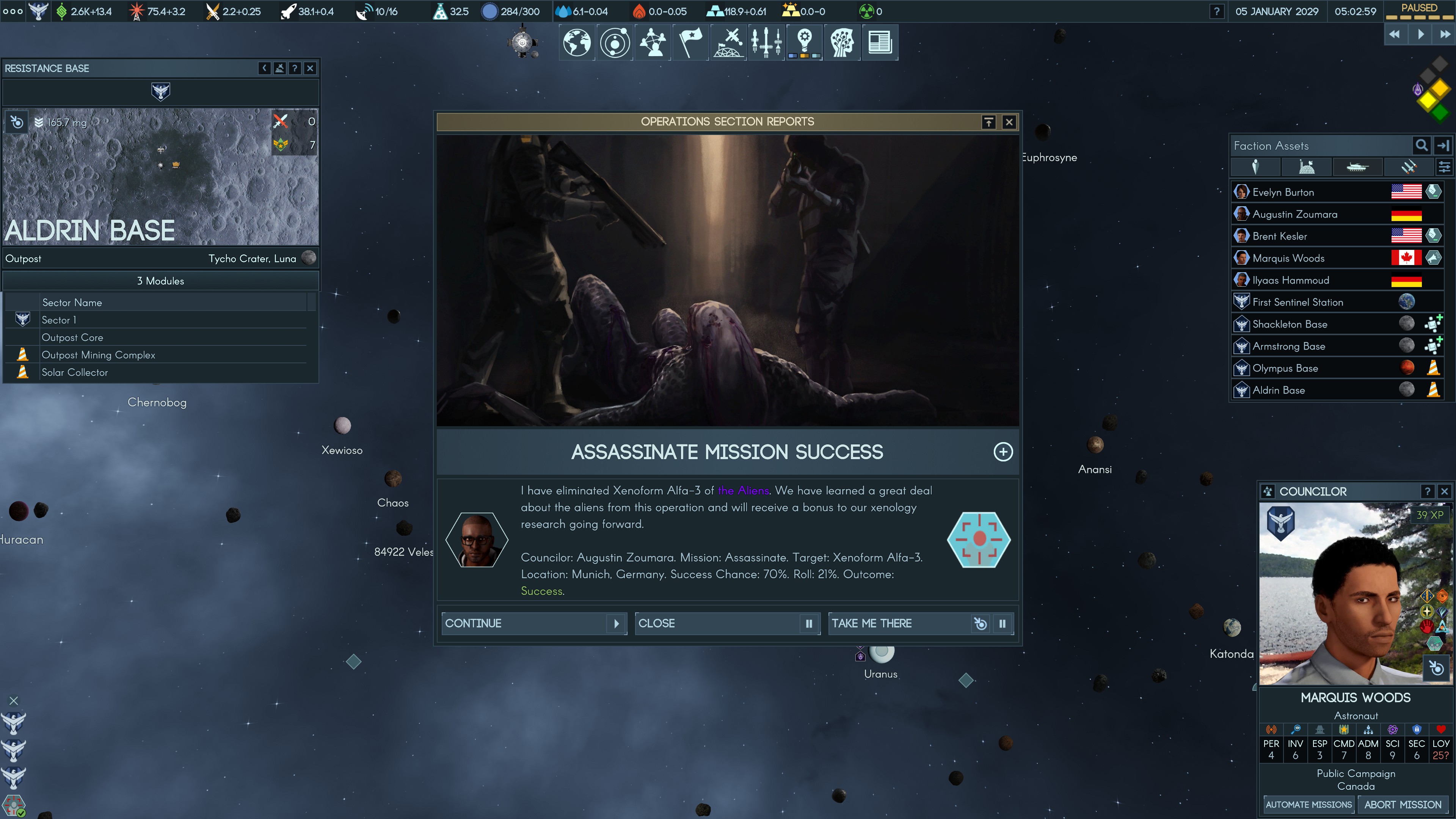Open the habitats screen via dome icon
The height and width of the screenshot is (819, 1456).
point(728,42)
